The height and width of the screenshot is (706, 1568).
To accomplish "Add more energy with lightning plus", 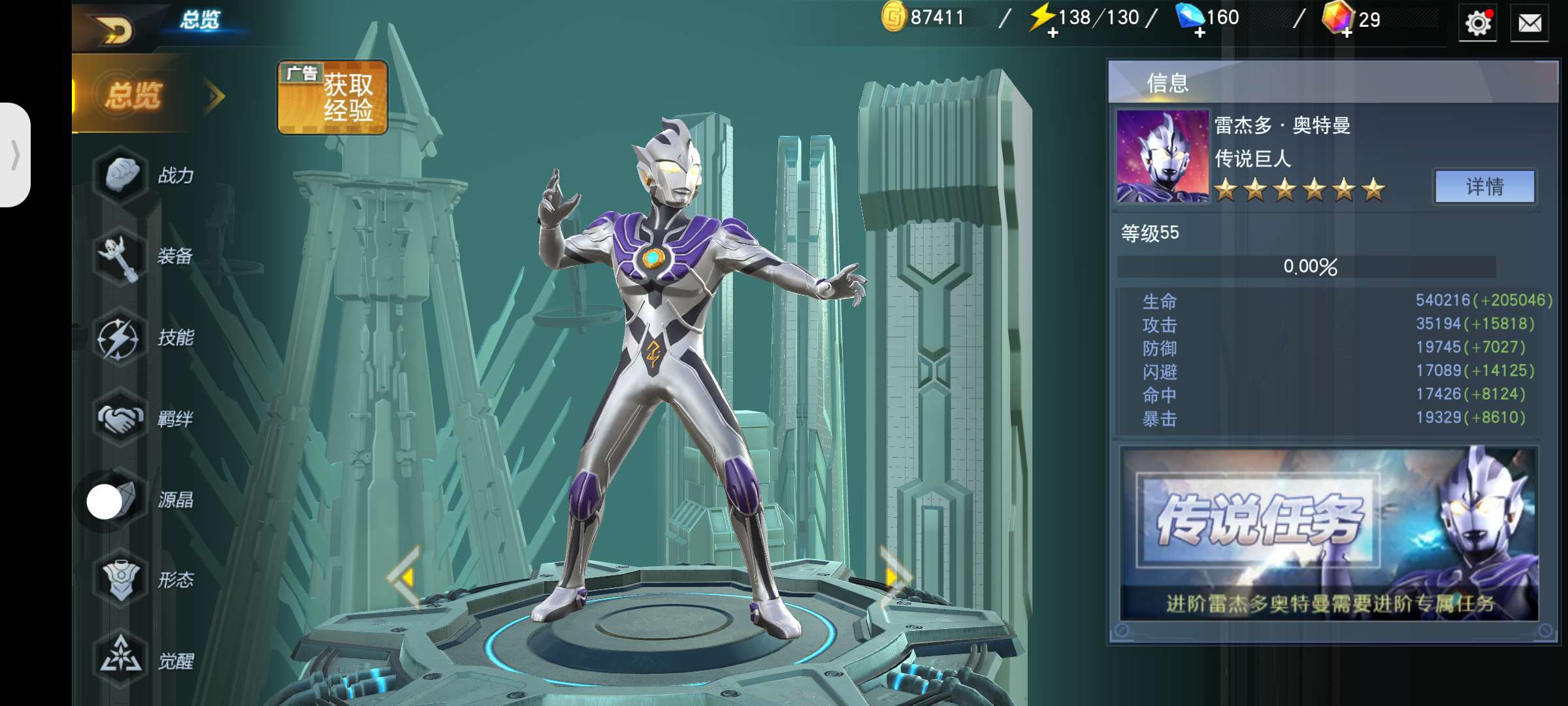I will [1052, 33].
